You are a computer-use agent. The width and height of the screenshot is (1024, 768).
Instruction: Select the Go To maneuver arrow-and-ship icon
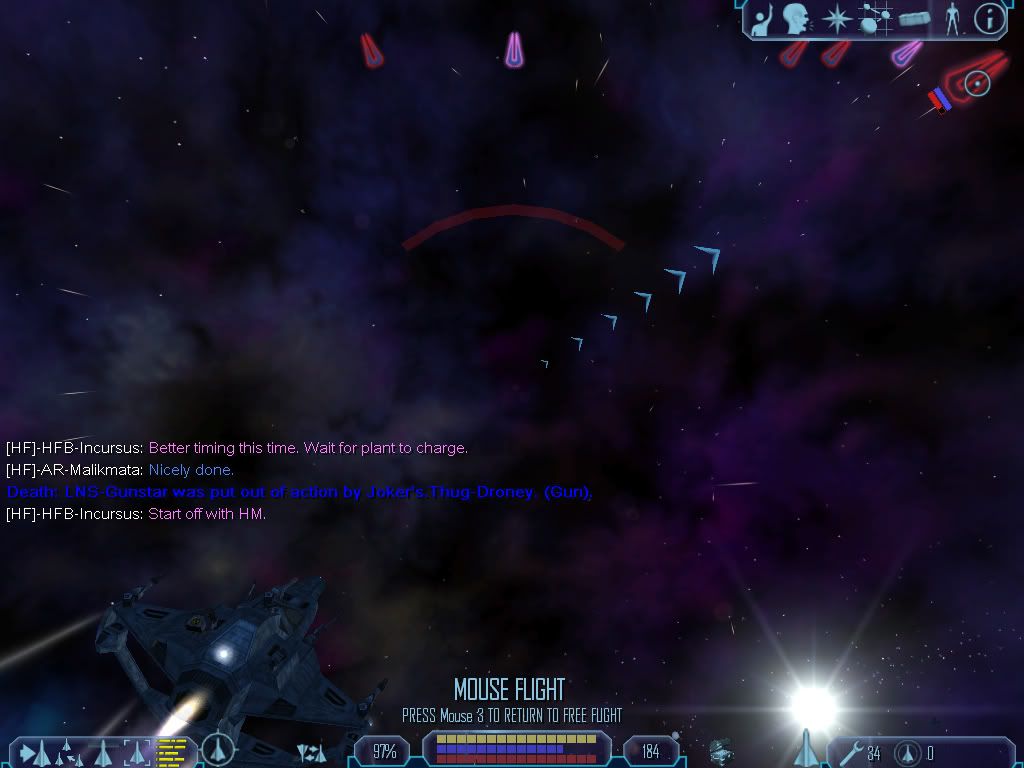[33, 752]
